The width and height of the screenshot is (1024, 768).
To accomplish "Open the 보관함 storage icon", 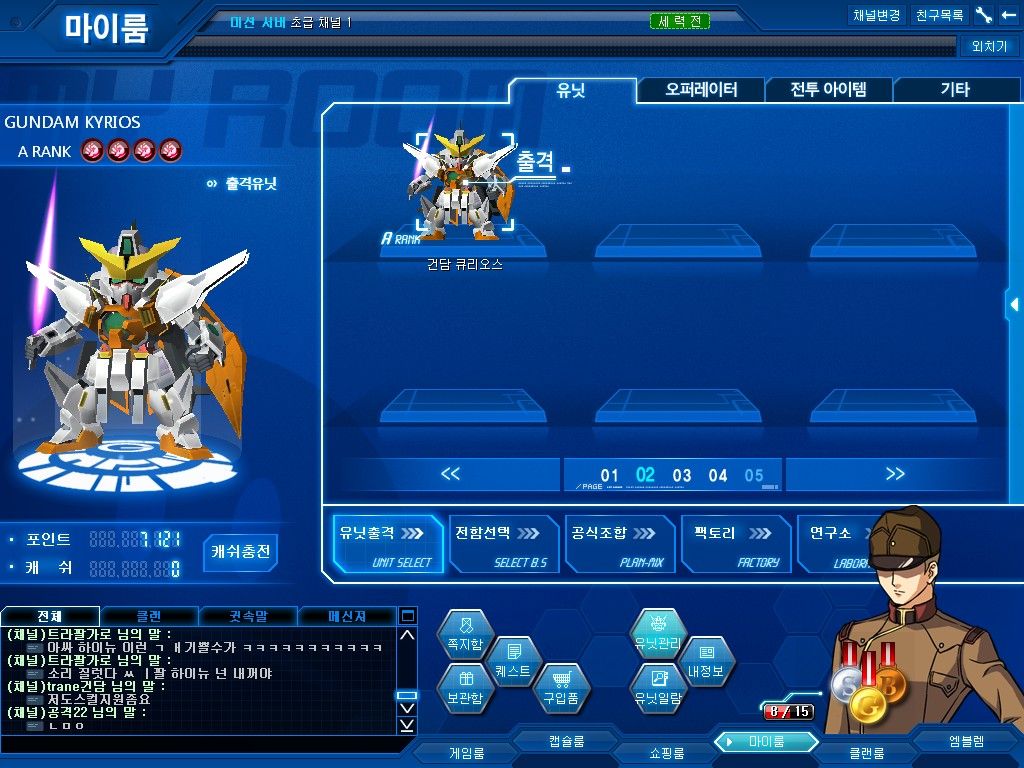I will click(466, 690).
